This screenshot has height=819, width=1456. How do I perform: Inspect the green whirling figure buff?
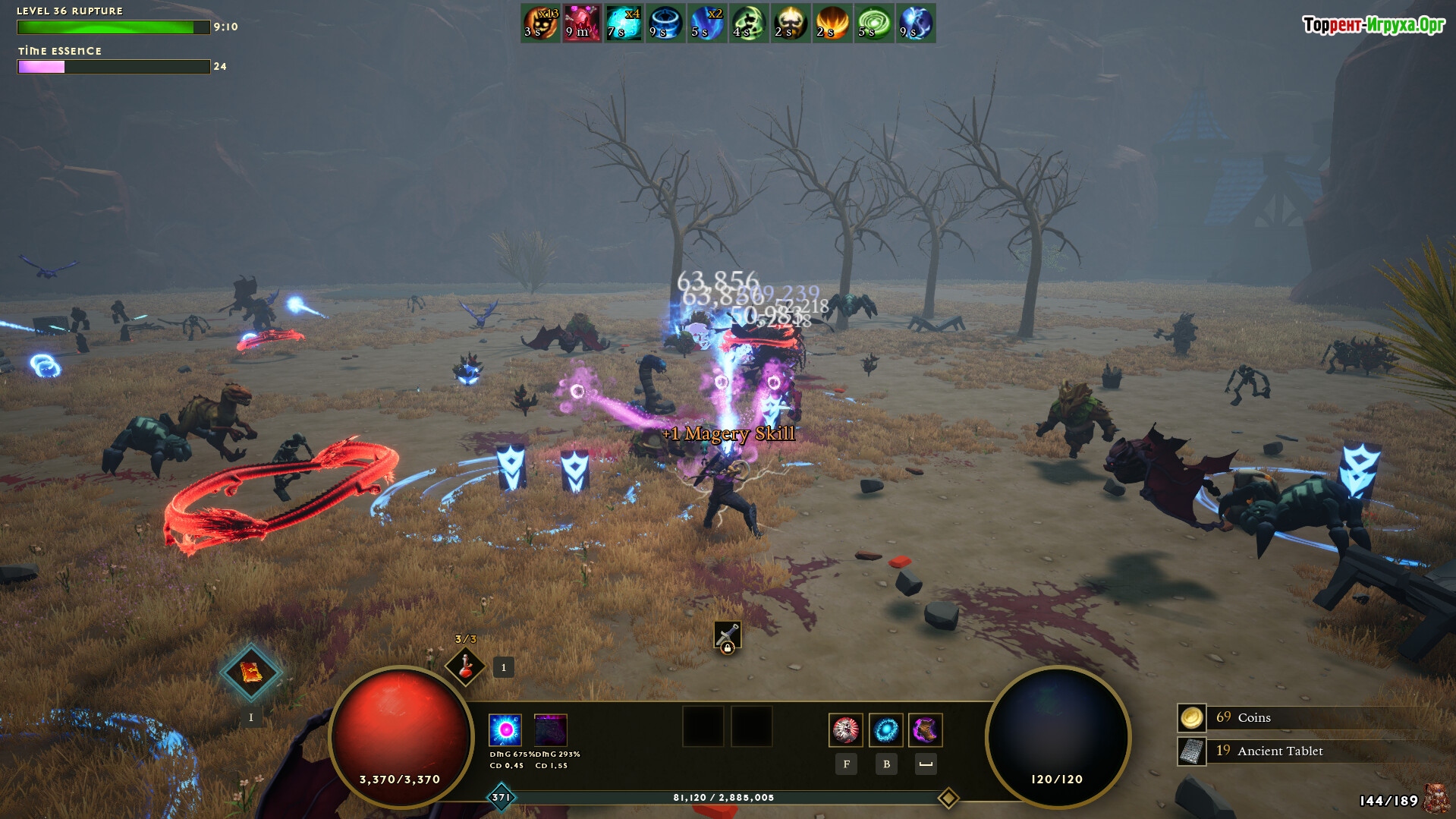click(749, 23)
